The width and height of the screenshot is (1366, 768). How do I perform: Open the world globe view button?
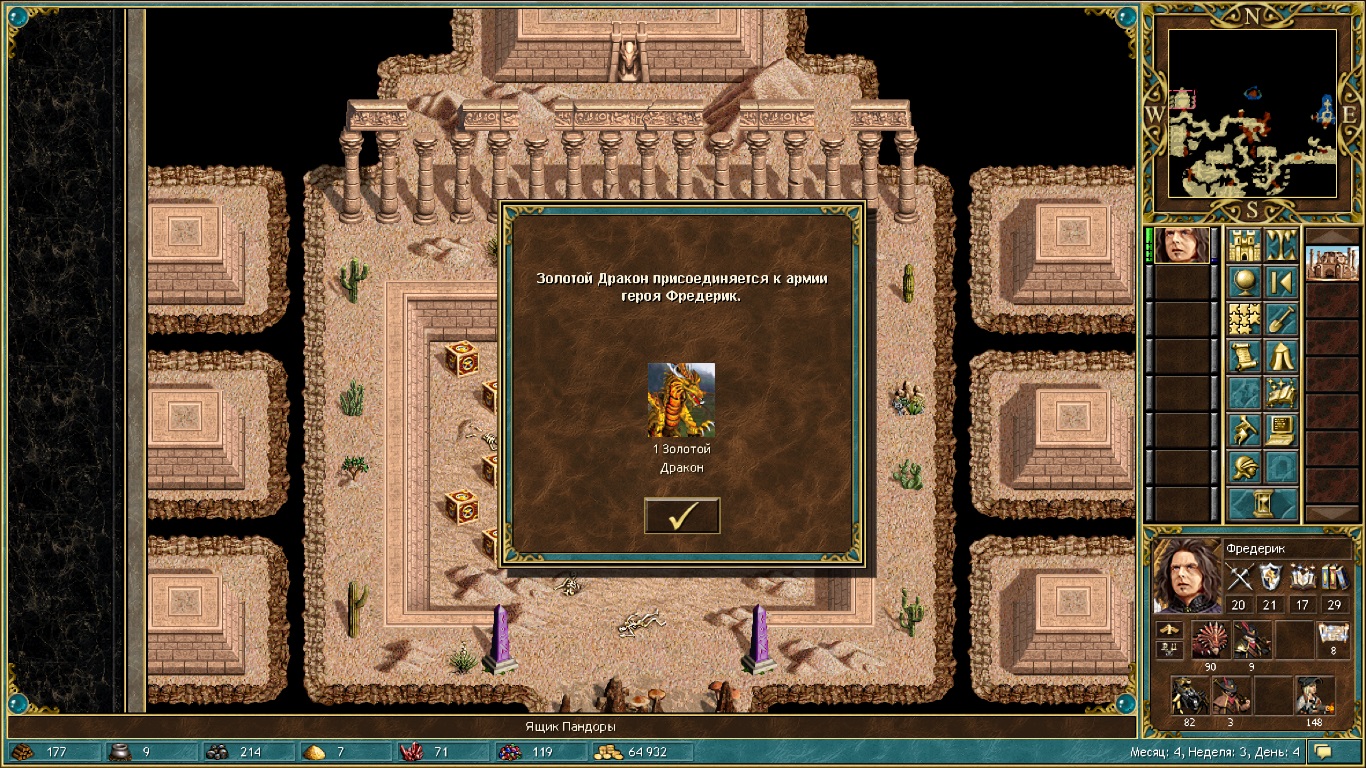[1245, 283]
